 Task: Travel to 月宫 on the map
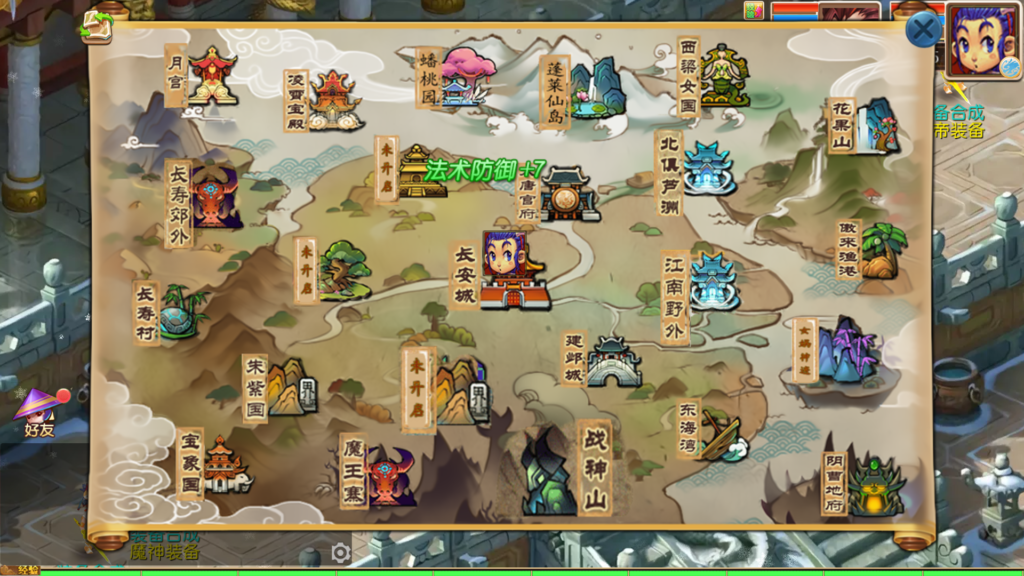pos(211,75)
